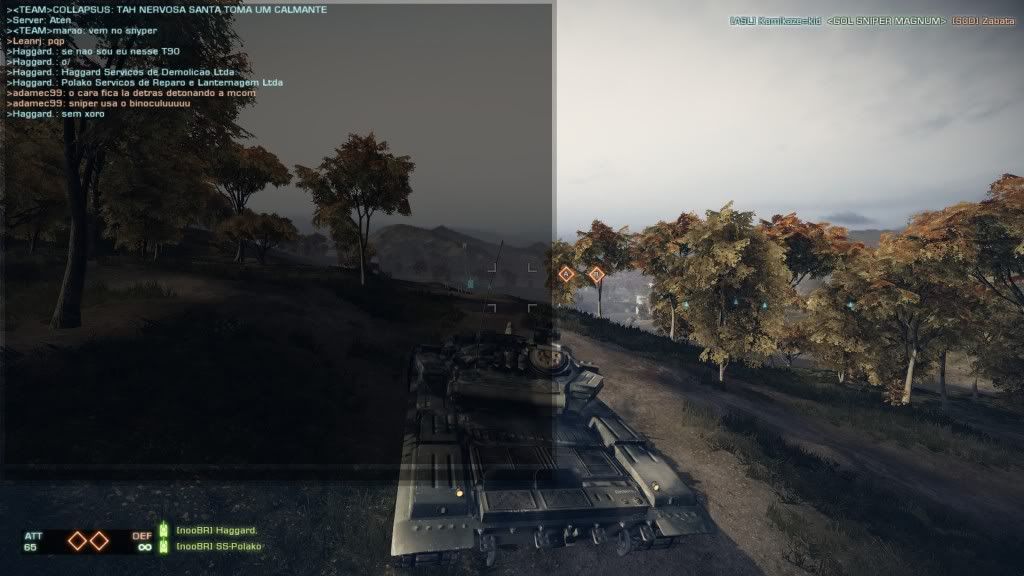Click squad member Haggard in the squad list
Image resolution: width=1024 pixels, height=576 pixels.
[216, 530]
